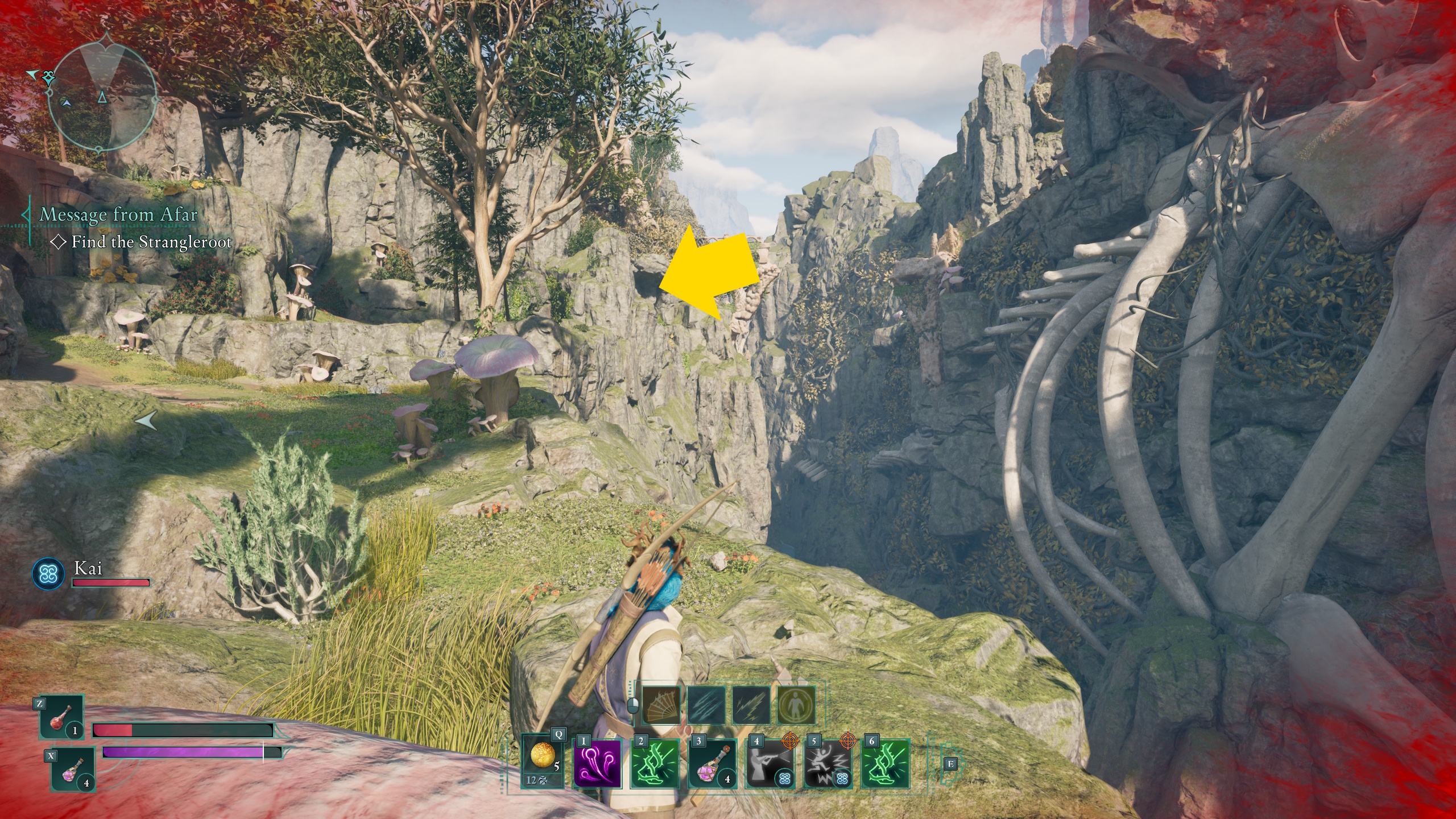This screenshot has height=819, width=1456.
Task: Cast the green thorny vine ability in slot 2
Action: (x=655, y=764)
